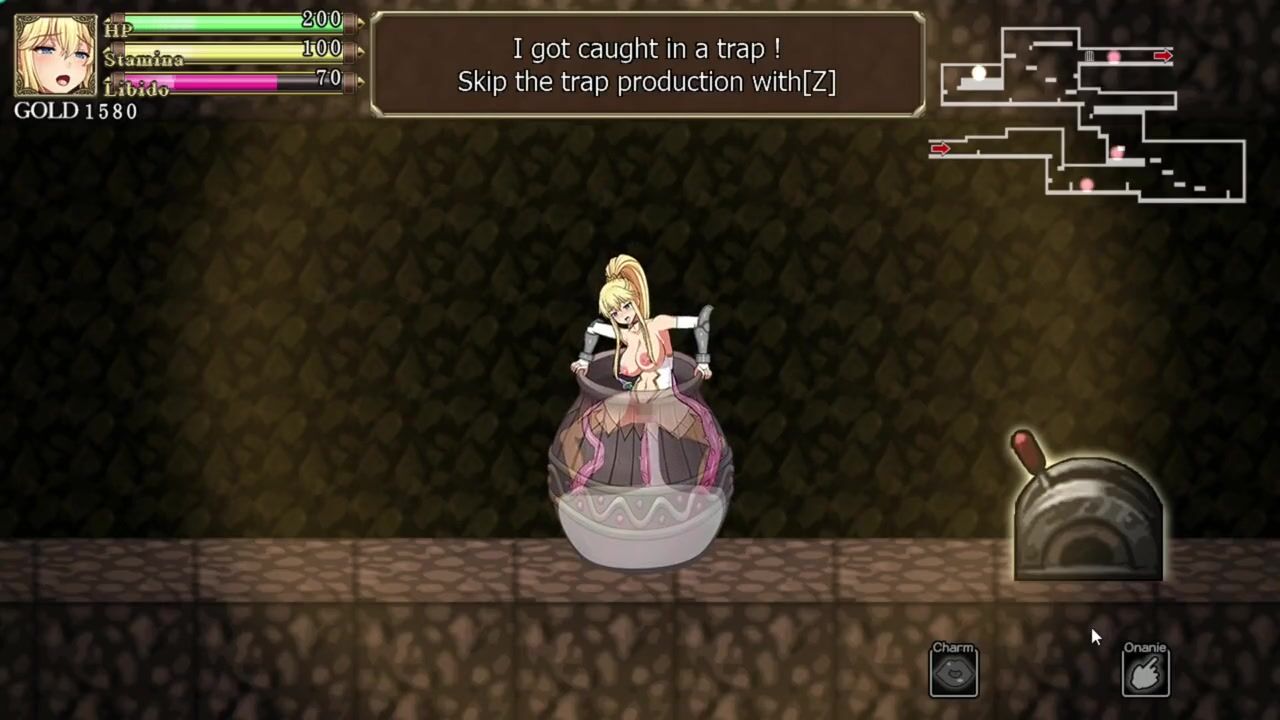Click the Onanie hand icon
Viewport: 1280px width, 720px height.
pyautogui.click(x=1145, y=673)
